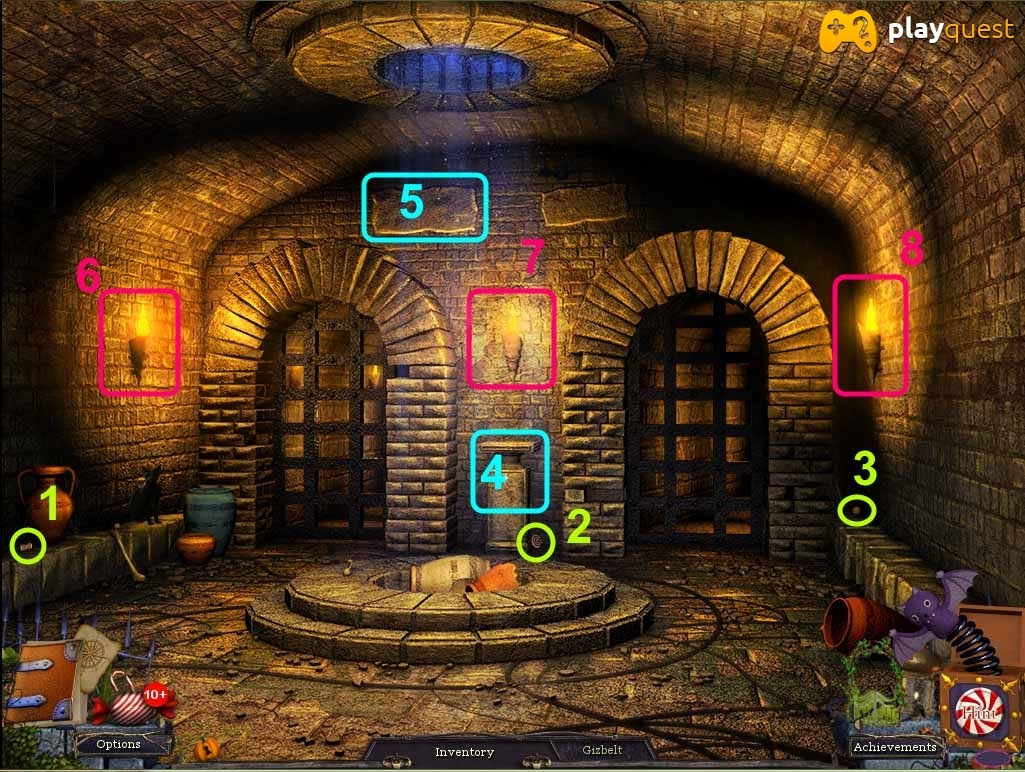View the Achievements panel
Viewport: 1025px width, 772px height.
coord(894,747)
